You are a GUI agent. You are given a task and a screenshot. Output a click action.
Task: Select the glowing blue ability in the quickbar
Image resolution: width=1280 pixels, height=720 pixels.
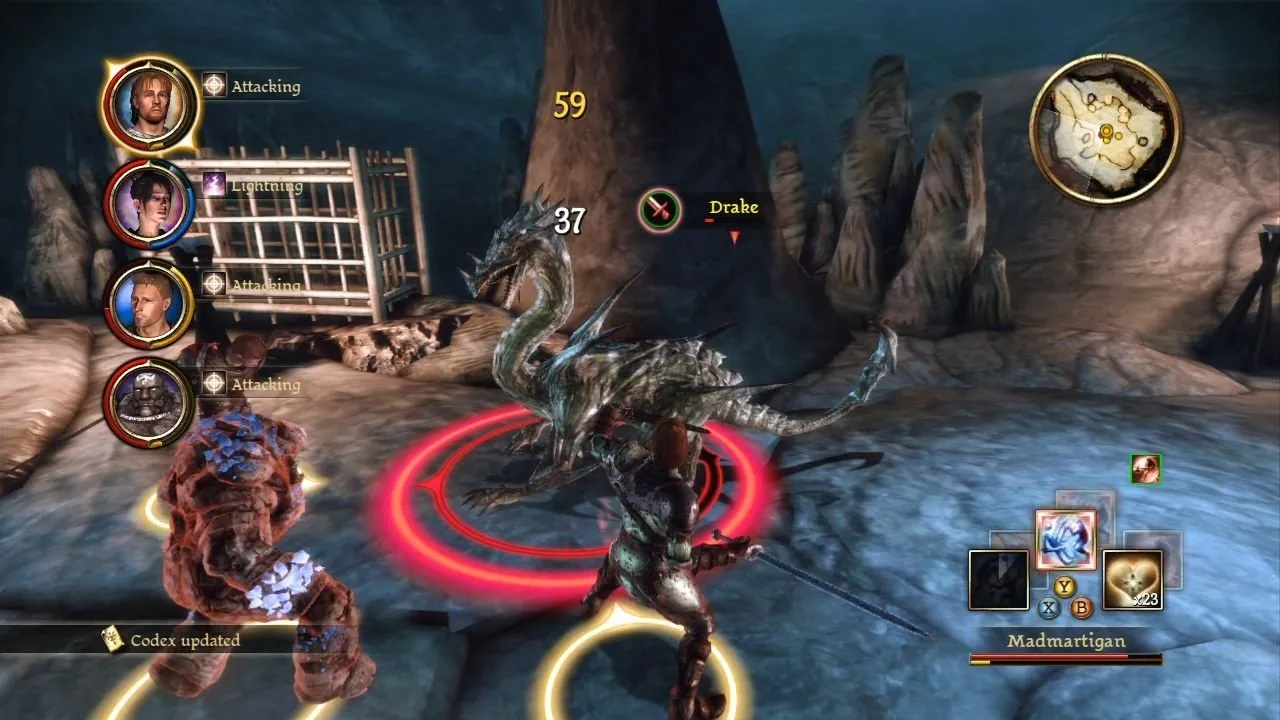pyautogui.click(x=1065, y=540)
